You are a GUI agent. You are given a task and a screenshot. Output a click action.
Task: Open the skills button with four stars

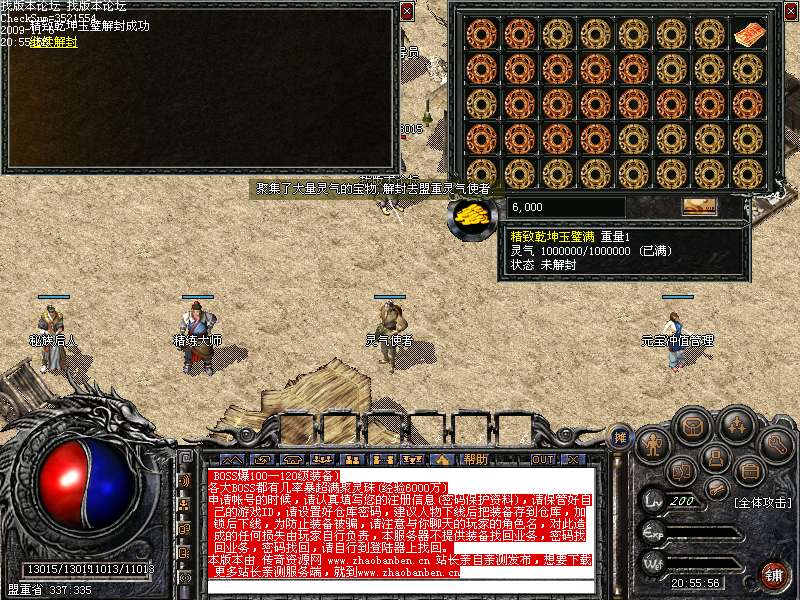tap(738, 426)
